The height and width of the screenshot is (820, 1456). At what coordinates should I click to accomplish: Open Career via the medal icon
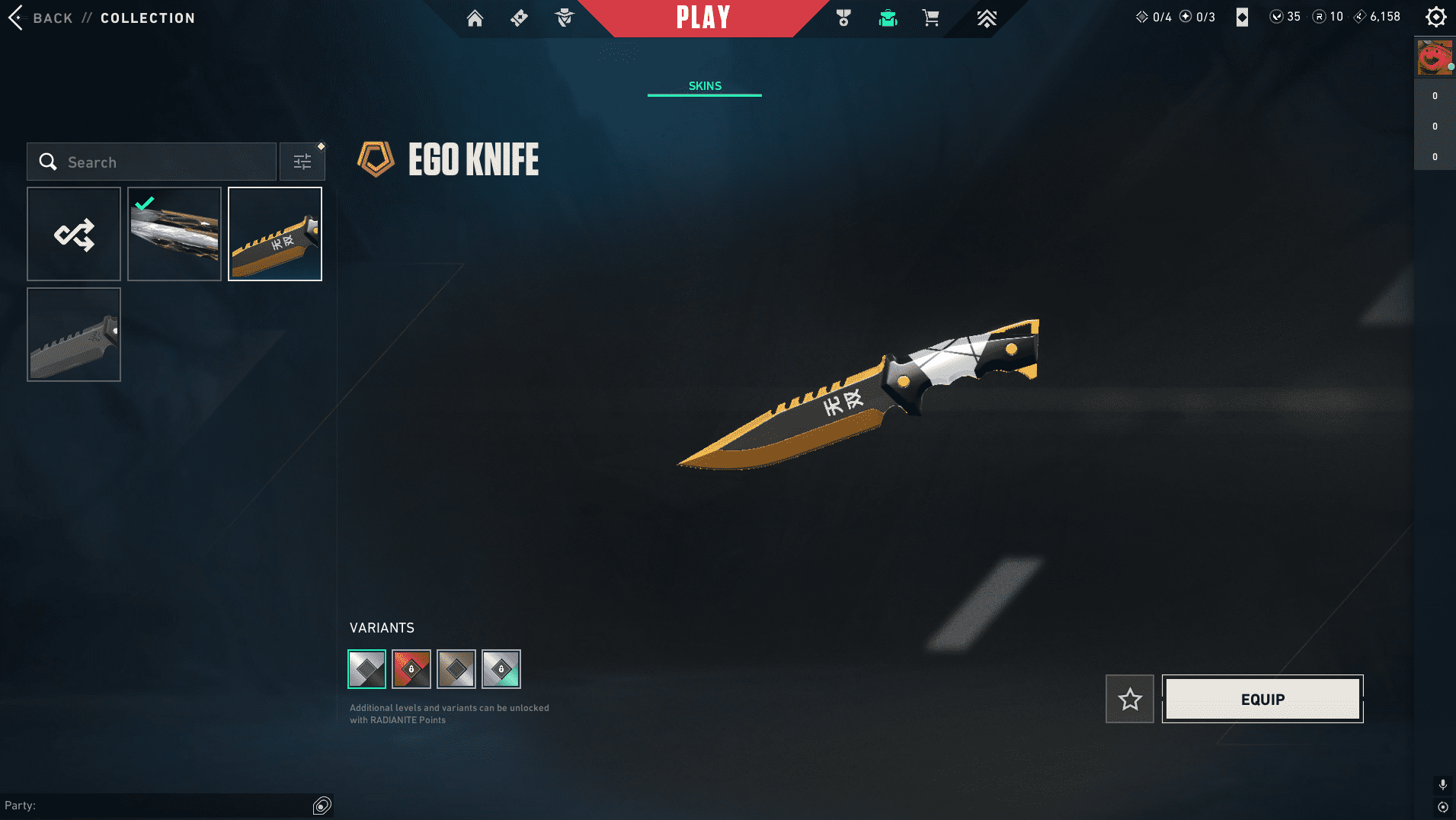[843, 18]
